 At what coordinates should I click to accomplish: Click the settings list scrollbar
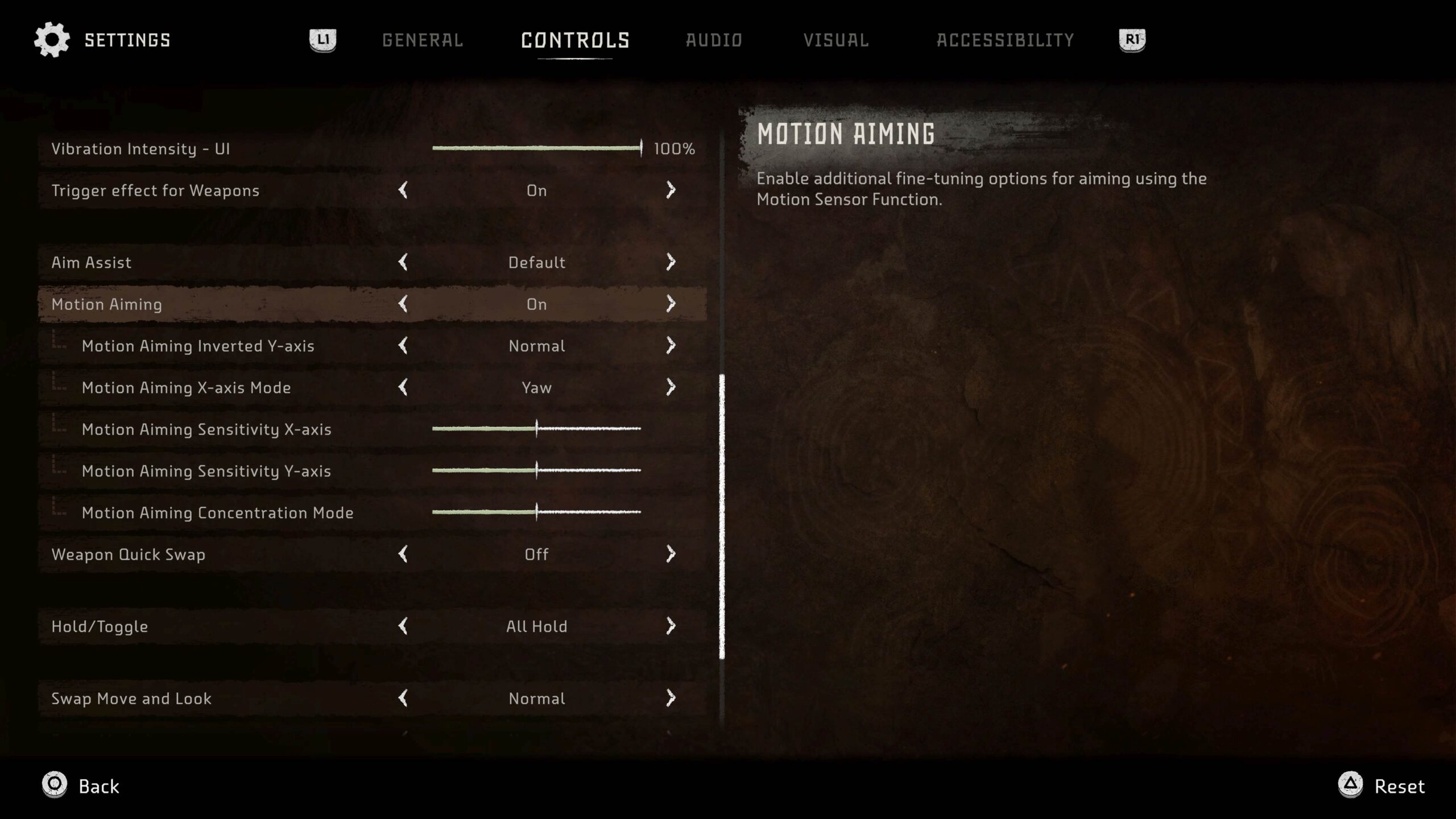pyautogui.click(x=722, y=516)
